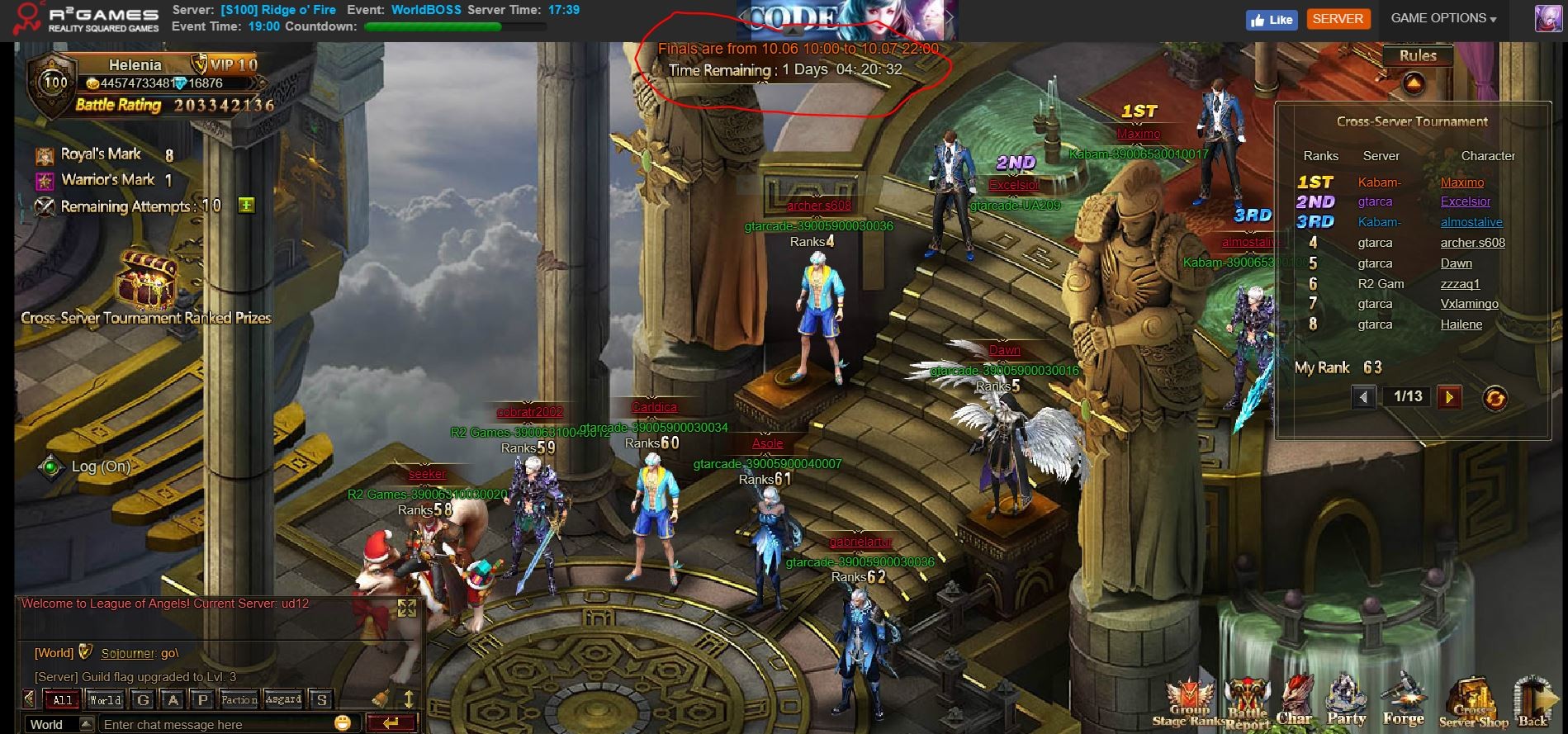Go to next page of tournament rankings
1568x734 pixels.
[x=1448, y=397]
